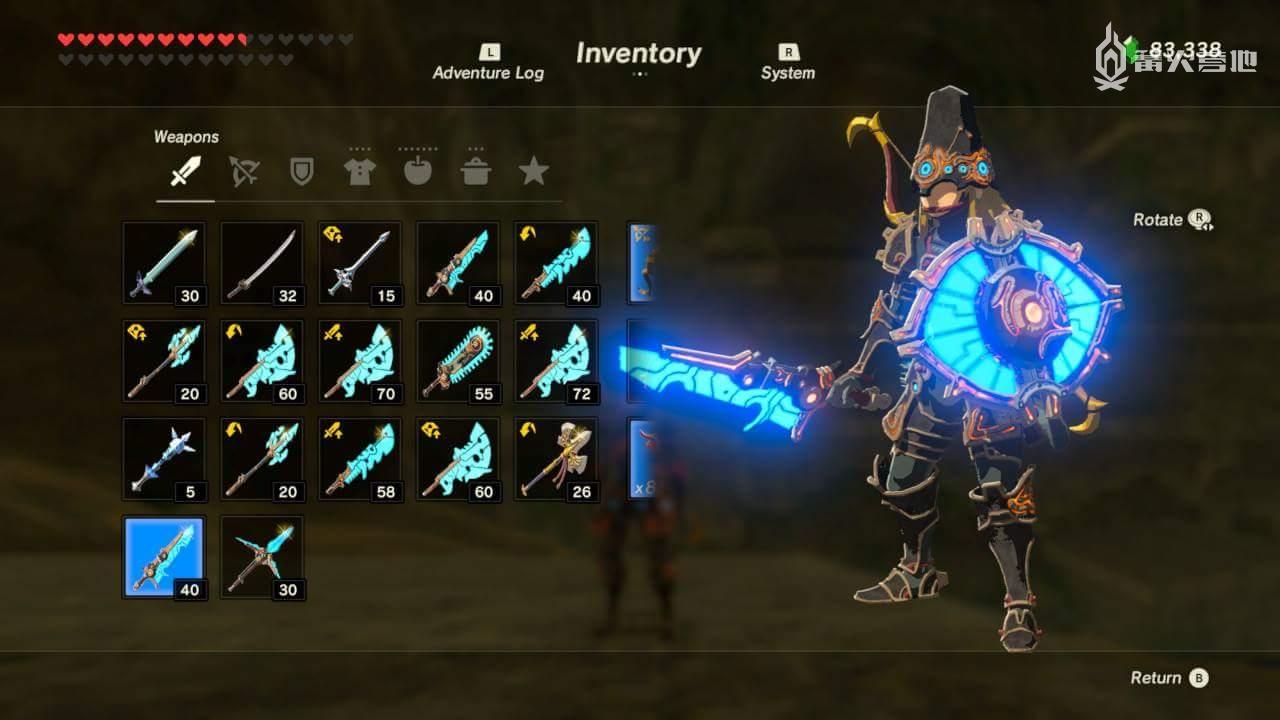Go to the Adventure Log page

(x=488, y=63)
